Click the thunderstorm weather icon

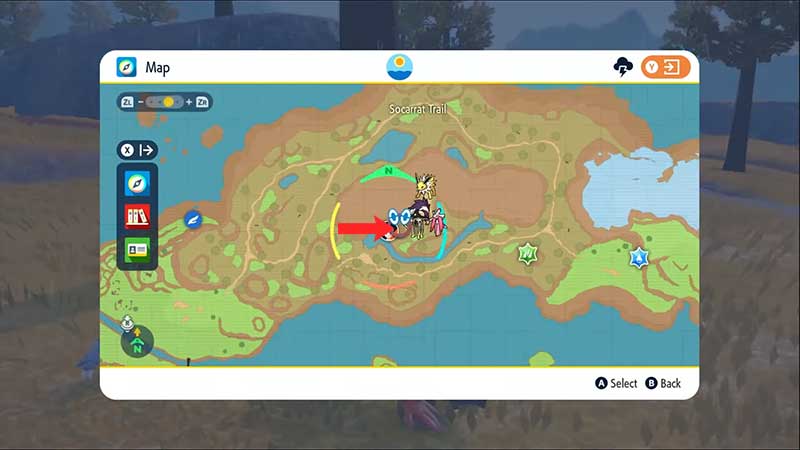point(622,67)
